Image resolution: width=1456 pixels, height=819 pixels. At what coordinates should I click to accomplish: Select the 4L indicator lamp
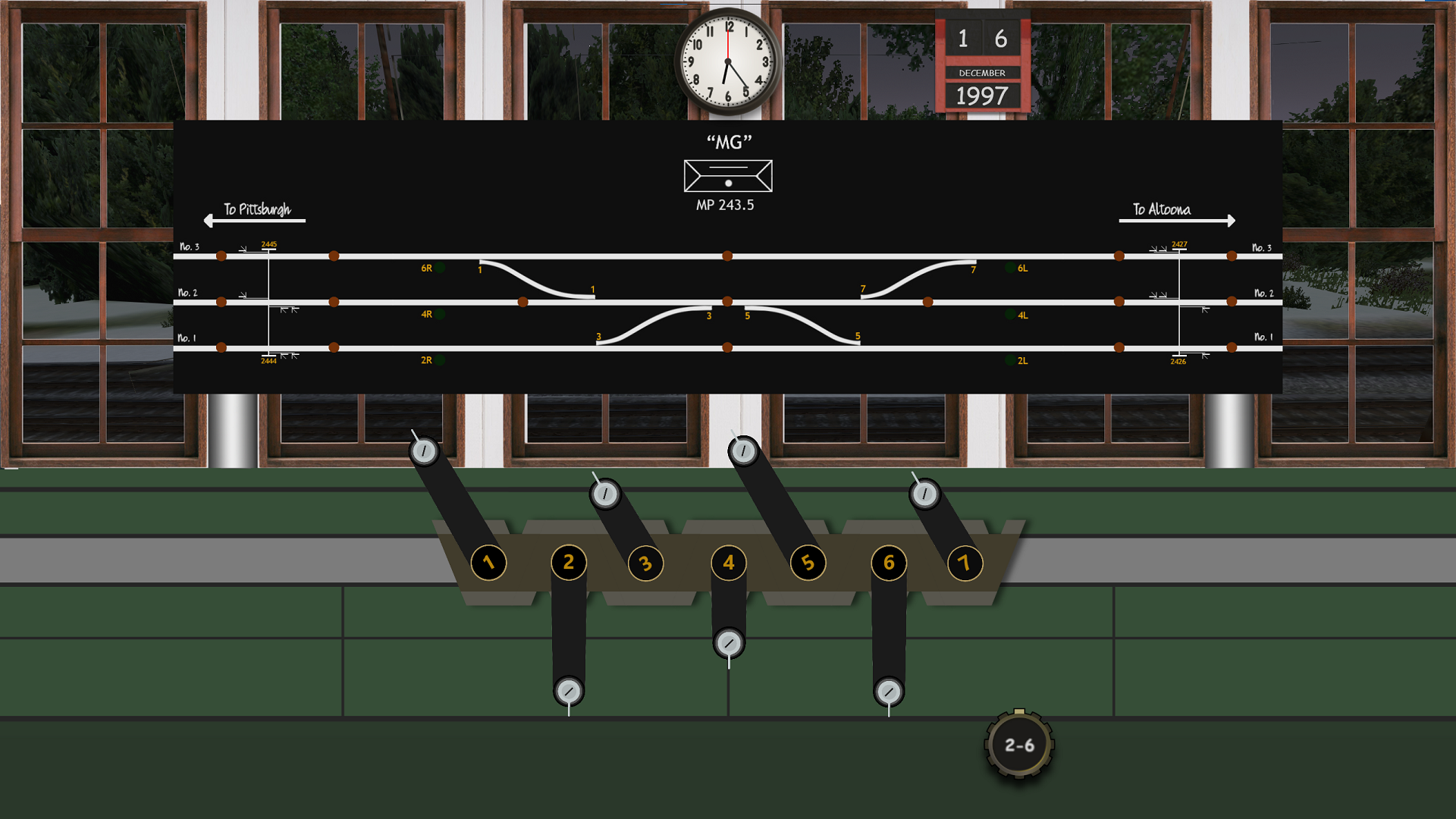(1009, 314)
